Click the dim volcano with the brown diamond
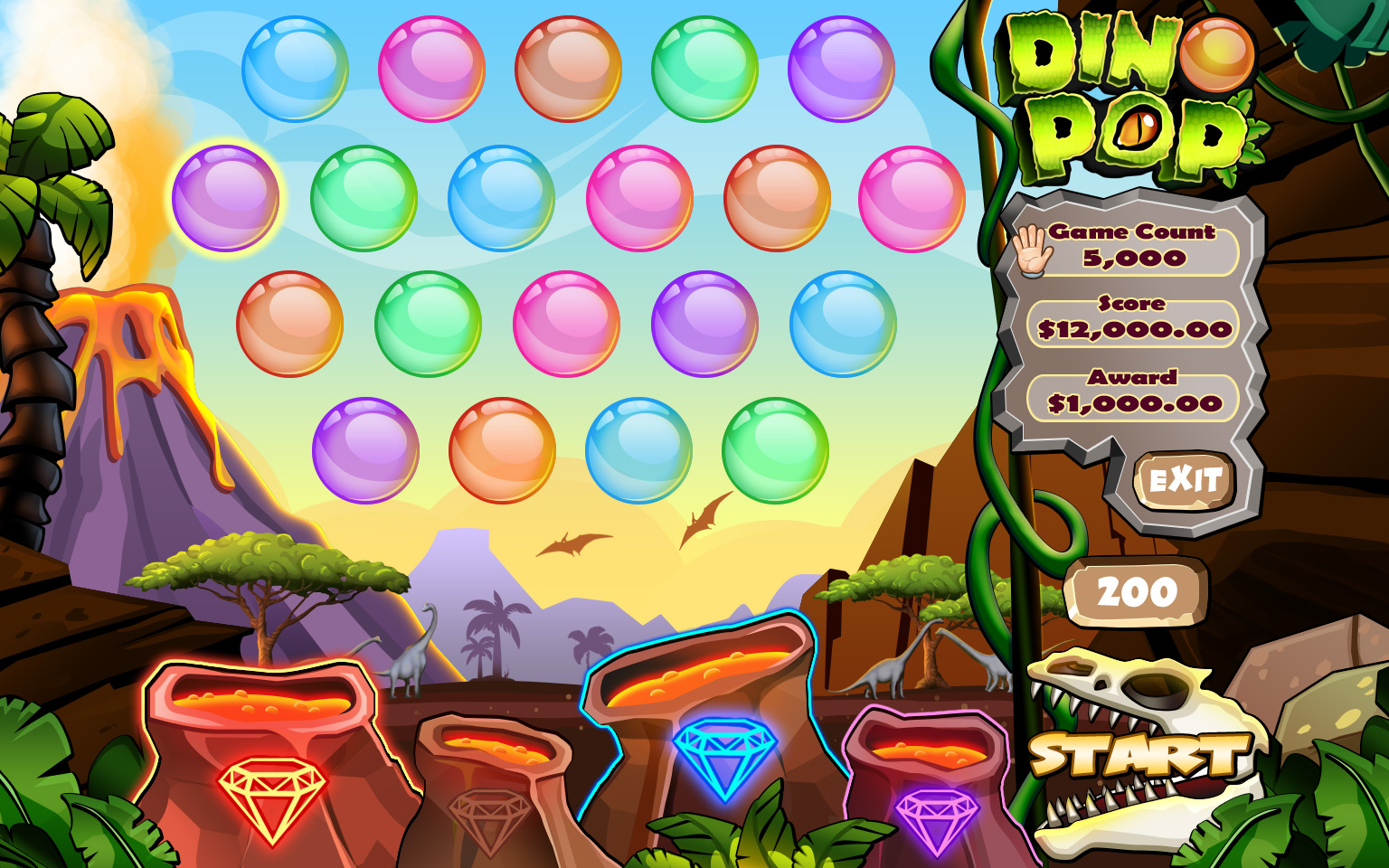 pyautogui.click(x=490, y=796)
